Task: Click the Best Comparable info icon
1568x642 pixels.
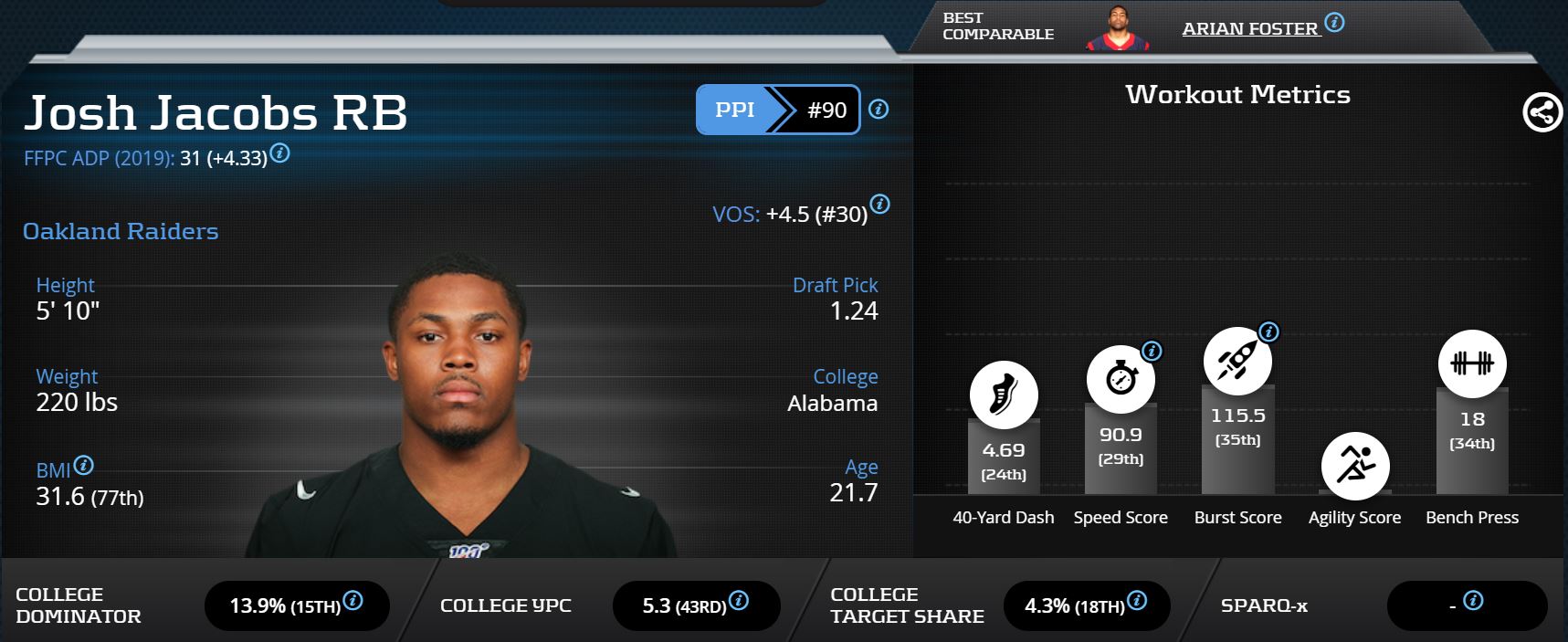Action: (1334, 23)
